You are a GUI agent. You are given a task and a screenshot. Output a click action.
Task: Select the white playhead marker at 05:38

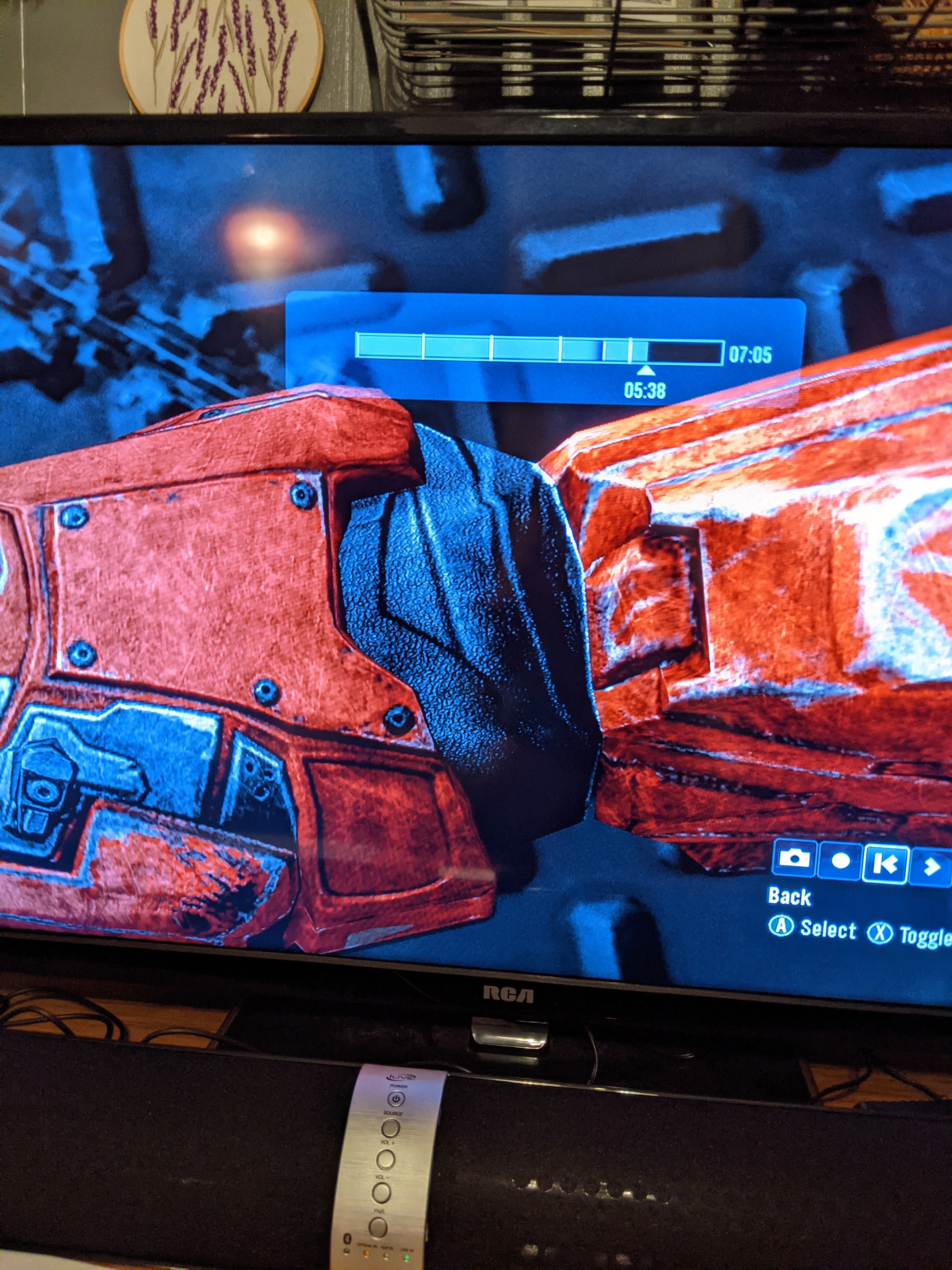(x=646, y=371)
